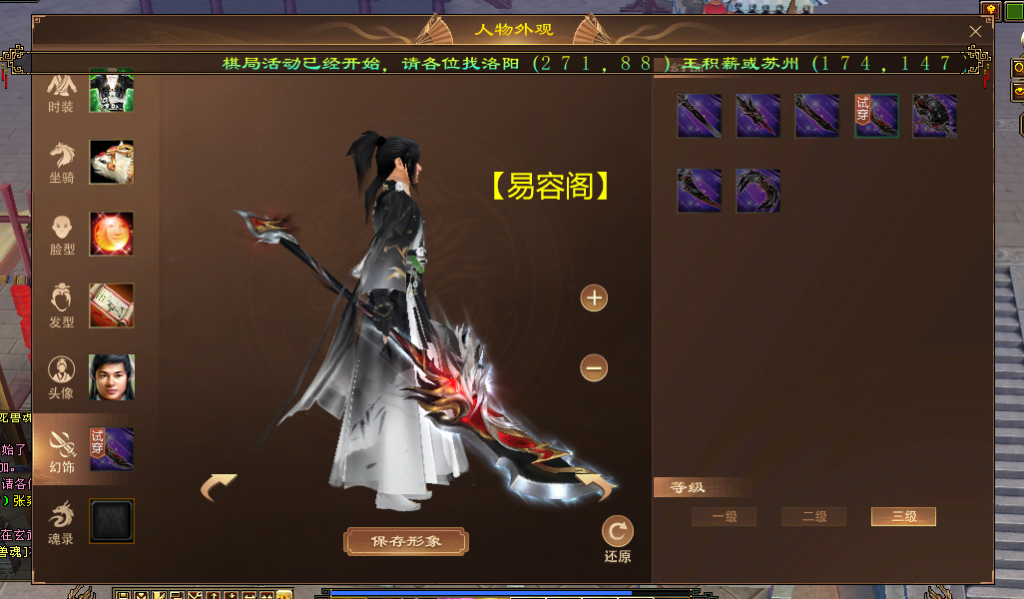Image resolution: width=1024 pixels, height=599 pixels.
Task: Save the look with 保存形象
Action: (x=406, y=541)
